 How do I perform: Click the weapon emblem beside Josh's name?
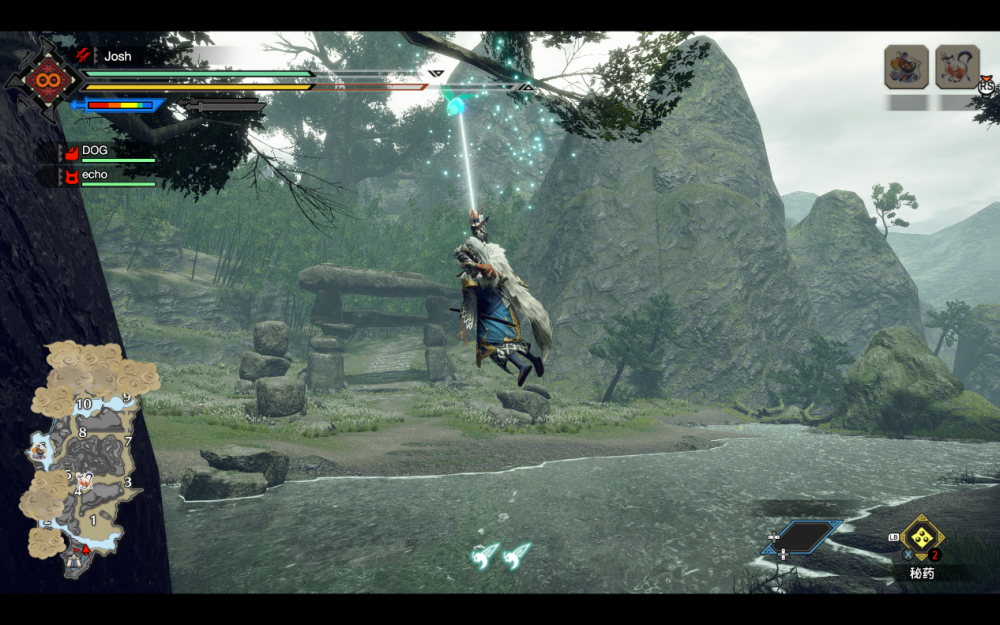[45, 78]
